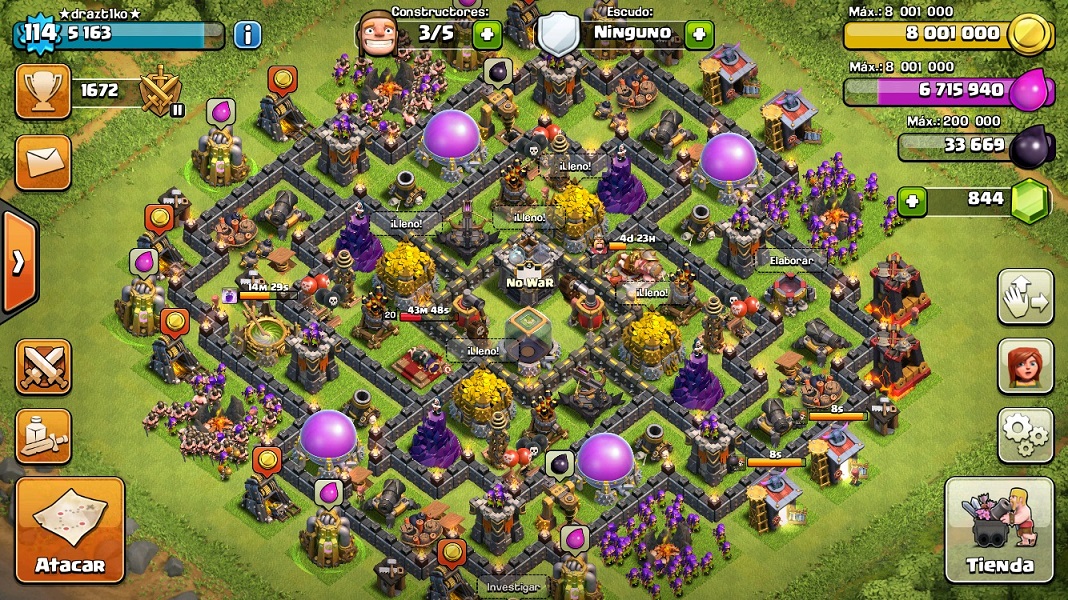Open the parchment and inkwell button
This screenshot has height=600, width=1068.
point(43,436)
